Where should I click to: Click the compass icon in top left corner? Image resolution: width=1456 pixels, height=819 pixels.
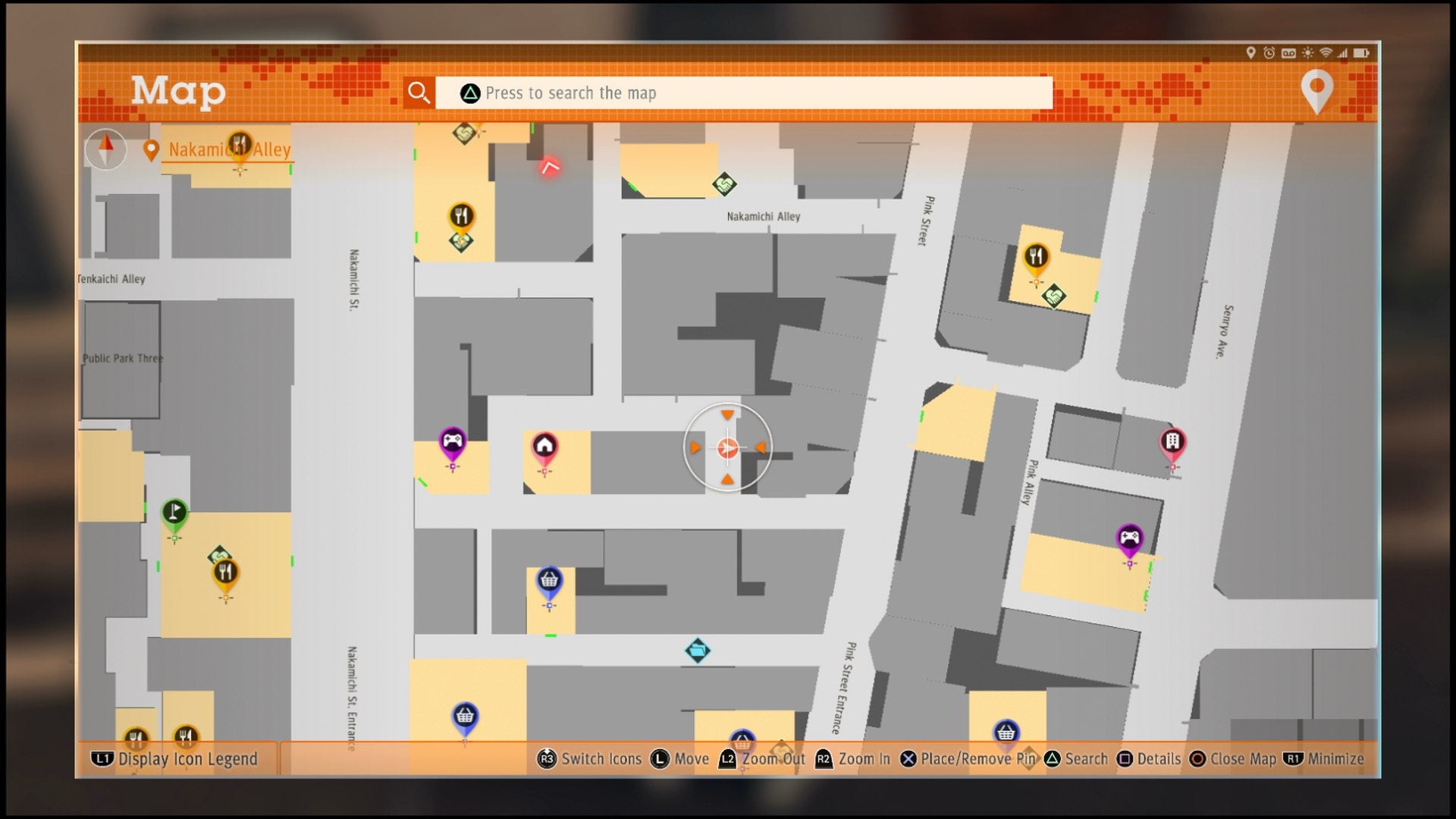click(x=105, y=149)
